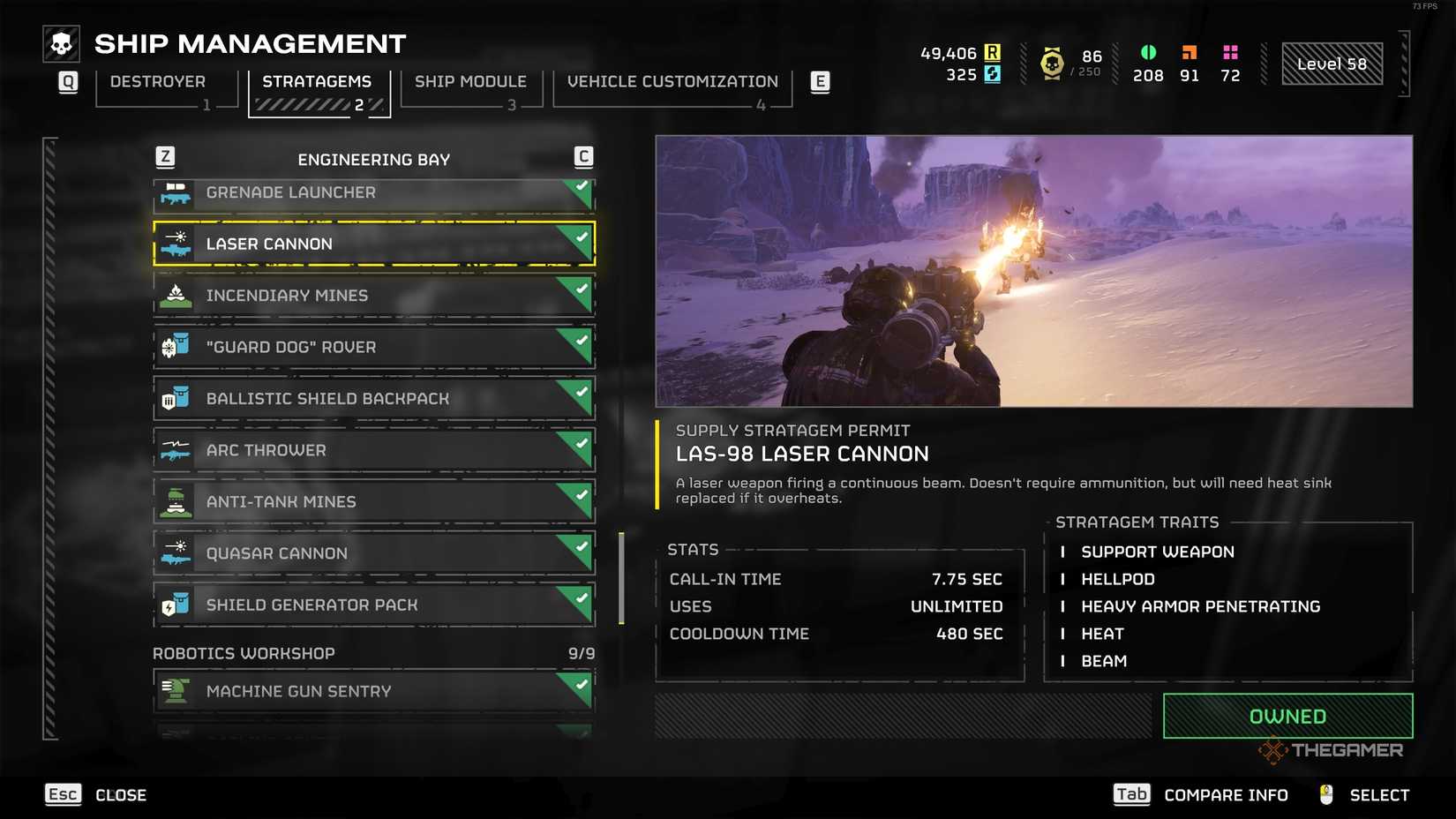Switch to the Ship Module tab
This screenshot has width=1456, height=819.
click(470, 81)
